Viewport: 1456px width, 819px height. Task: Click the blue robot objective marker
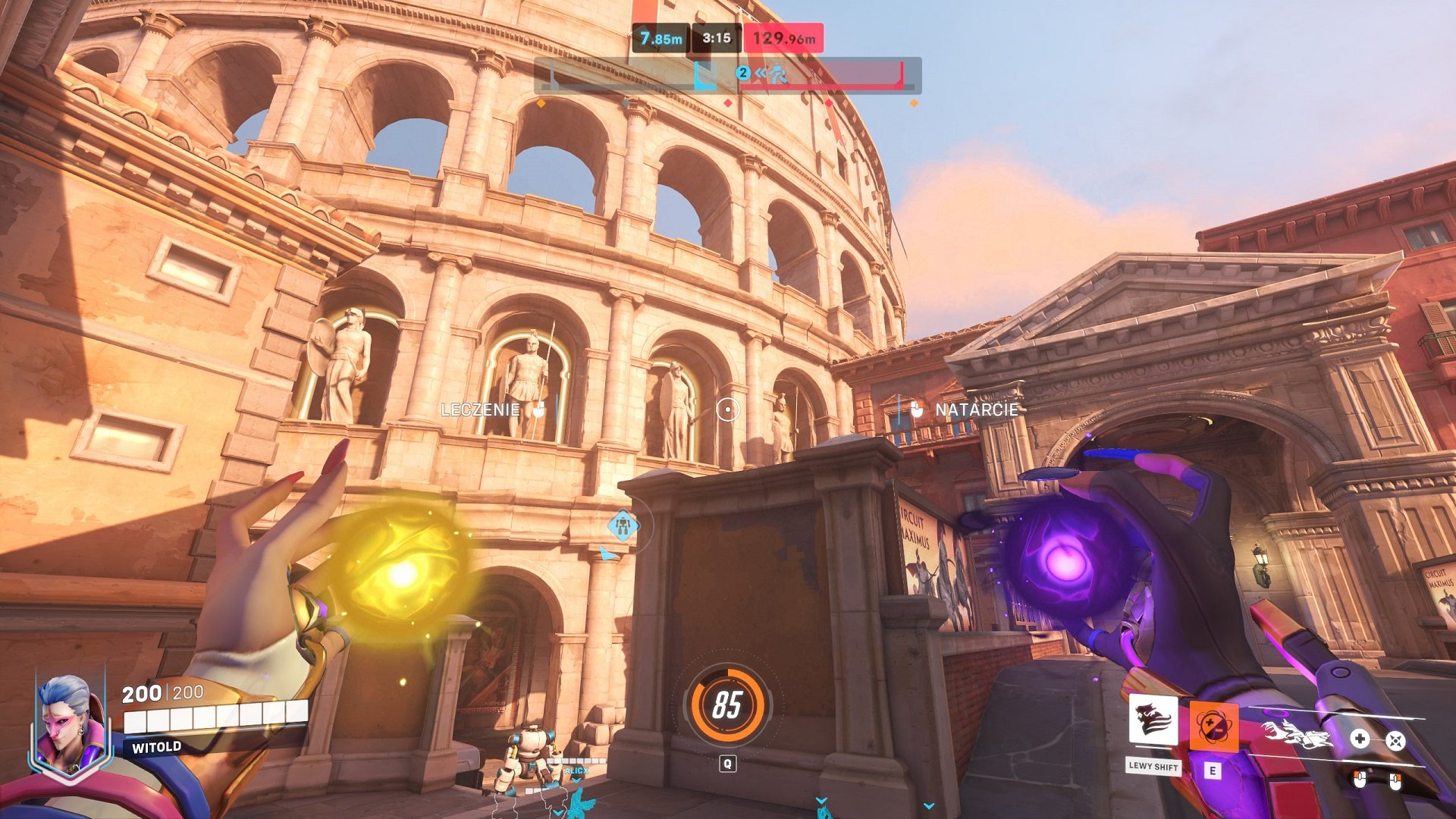coord(623,525)
